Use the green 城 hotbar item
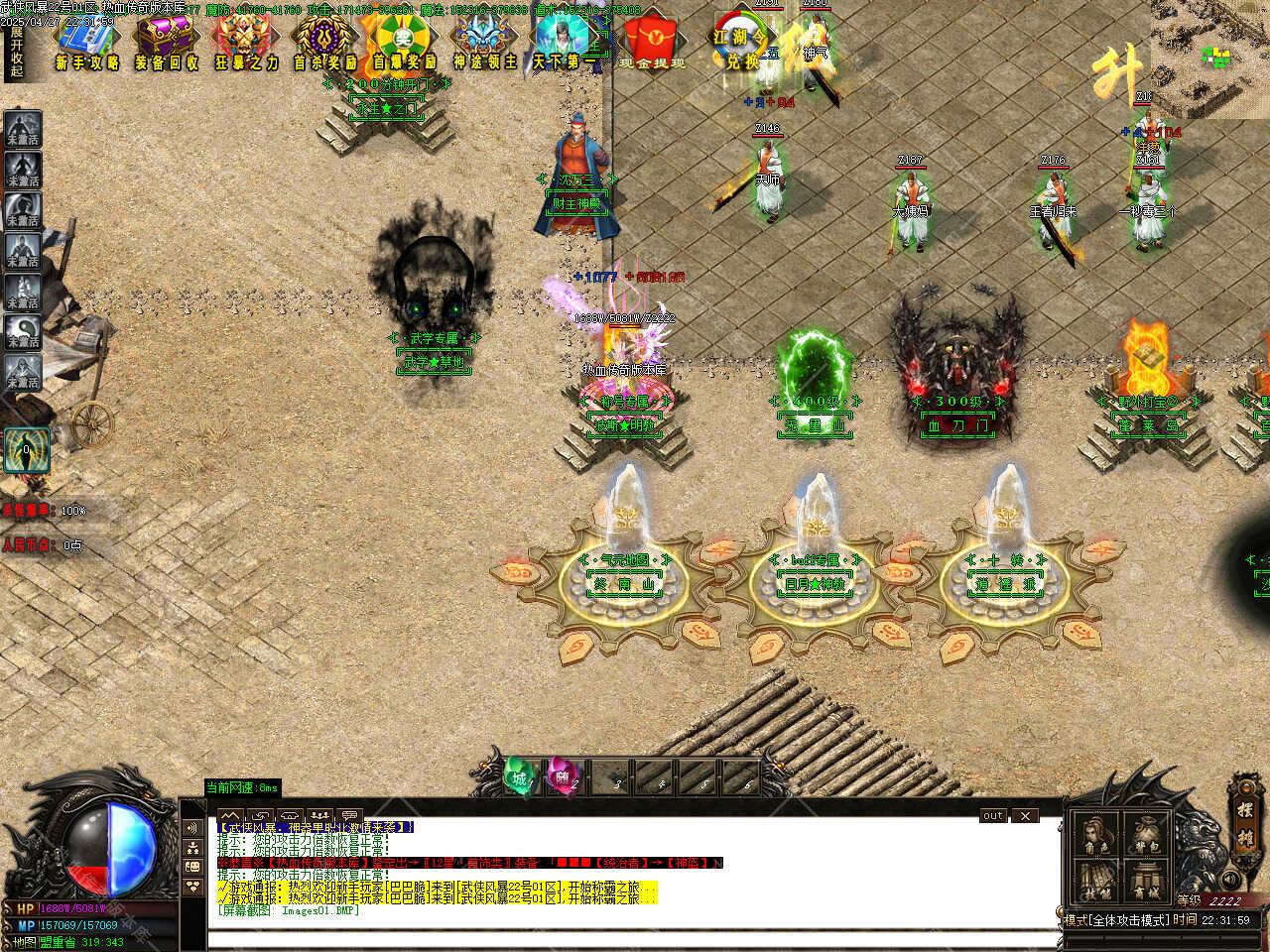Screen dimensions: 1270x952 519,777
